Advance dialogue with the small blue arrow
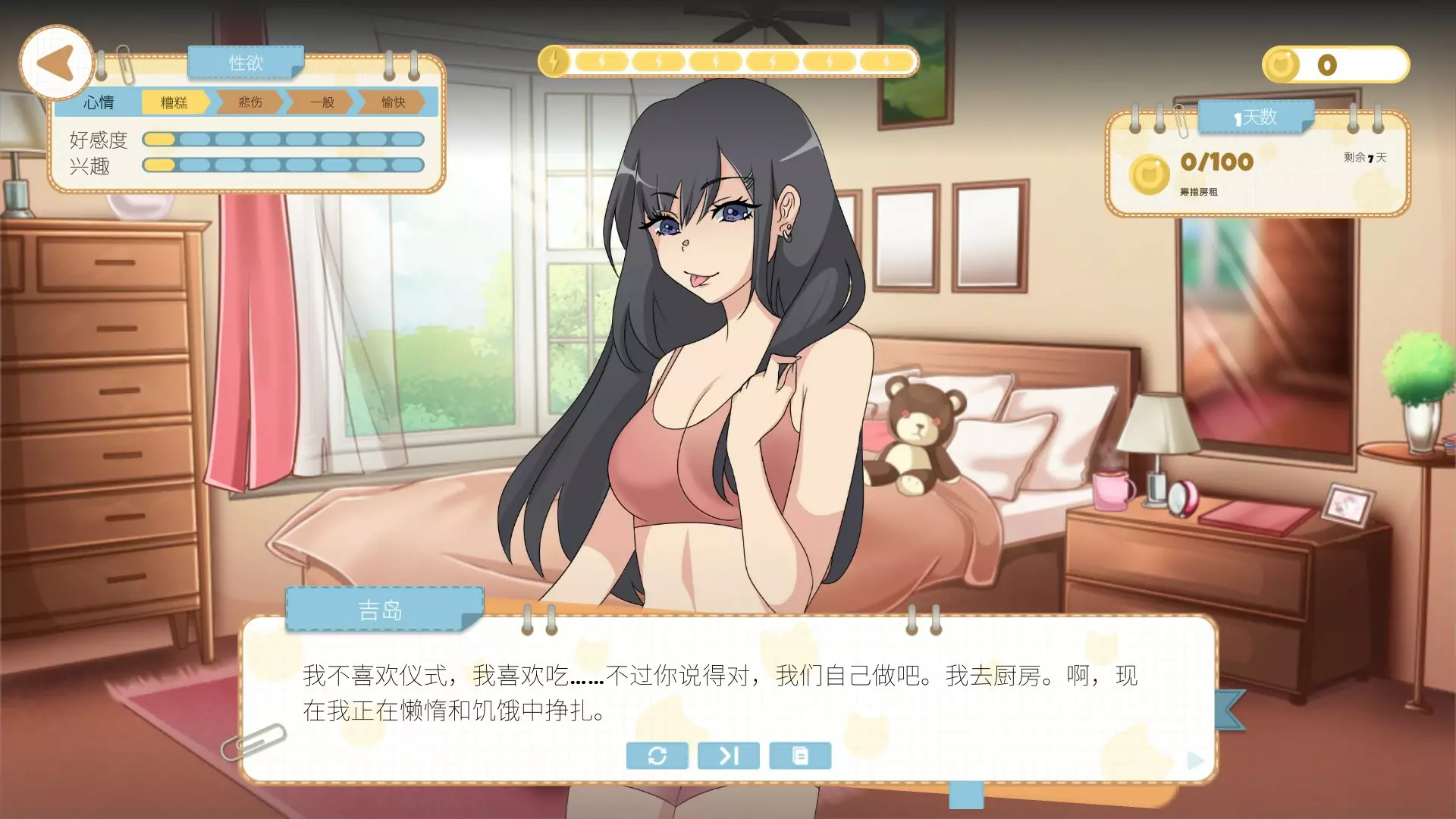Image resolution: width=1456 pixels, height=819 pixels. tap(1195, 760)
